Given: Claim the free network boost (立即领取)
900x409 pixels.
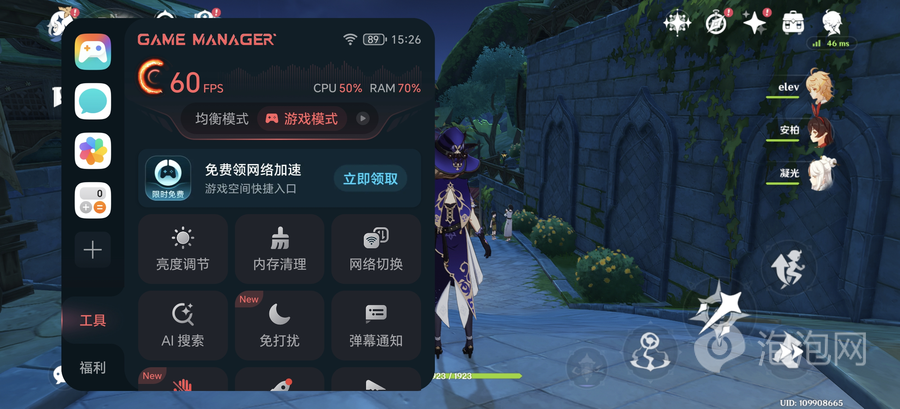Looking at the screenshot, I should point(370,179).
